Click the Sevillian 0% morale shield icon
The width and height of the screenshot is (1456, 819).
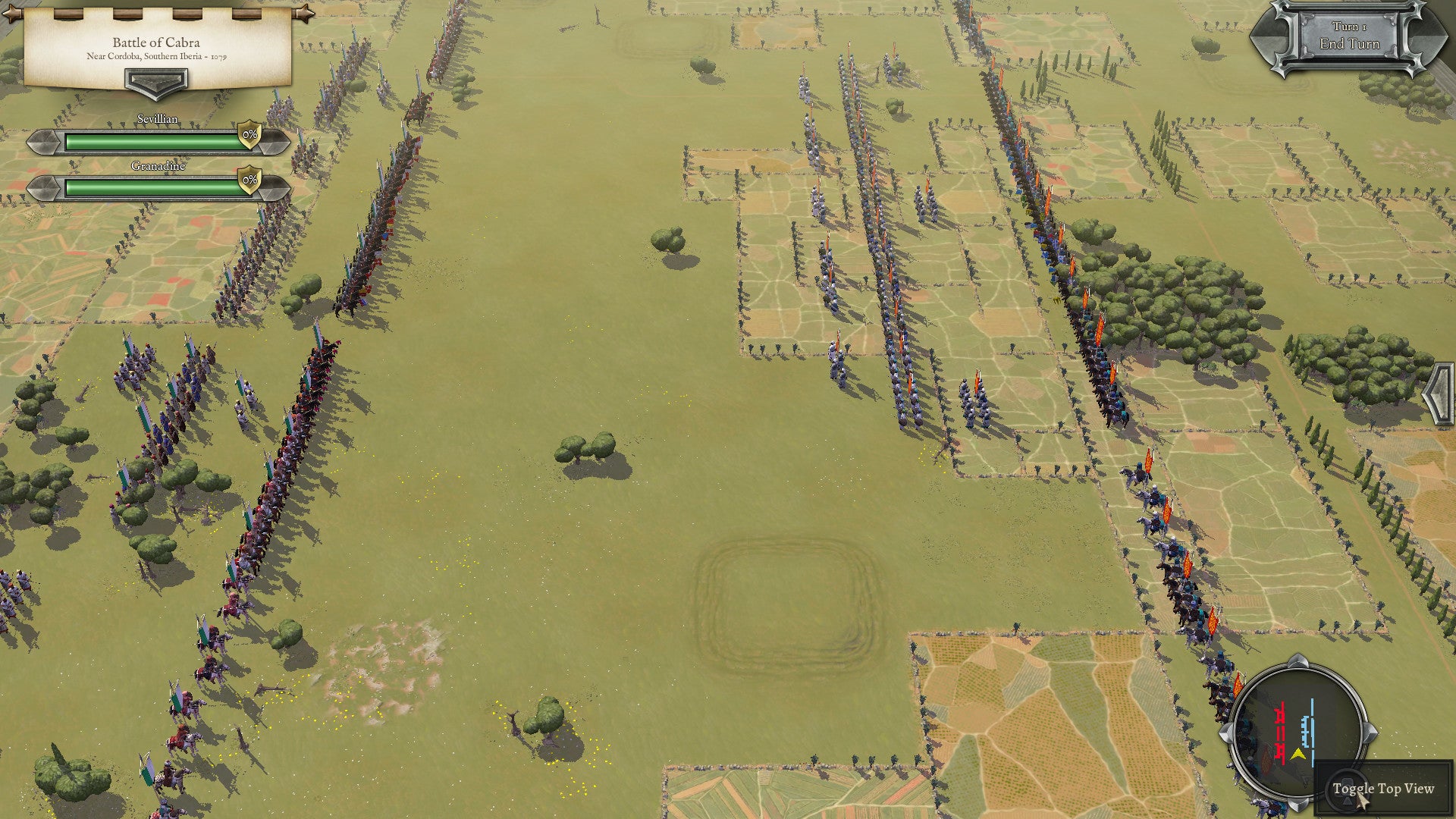click(x=249, y=135)
